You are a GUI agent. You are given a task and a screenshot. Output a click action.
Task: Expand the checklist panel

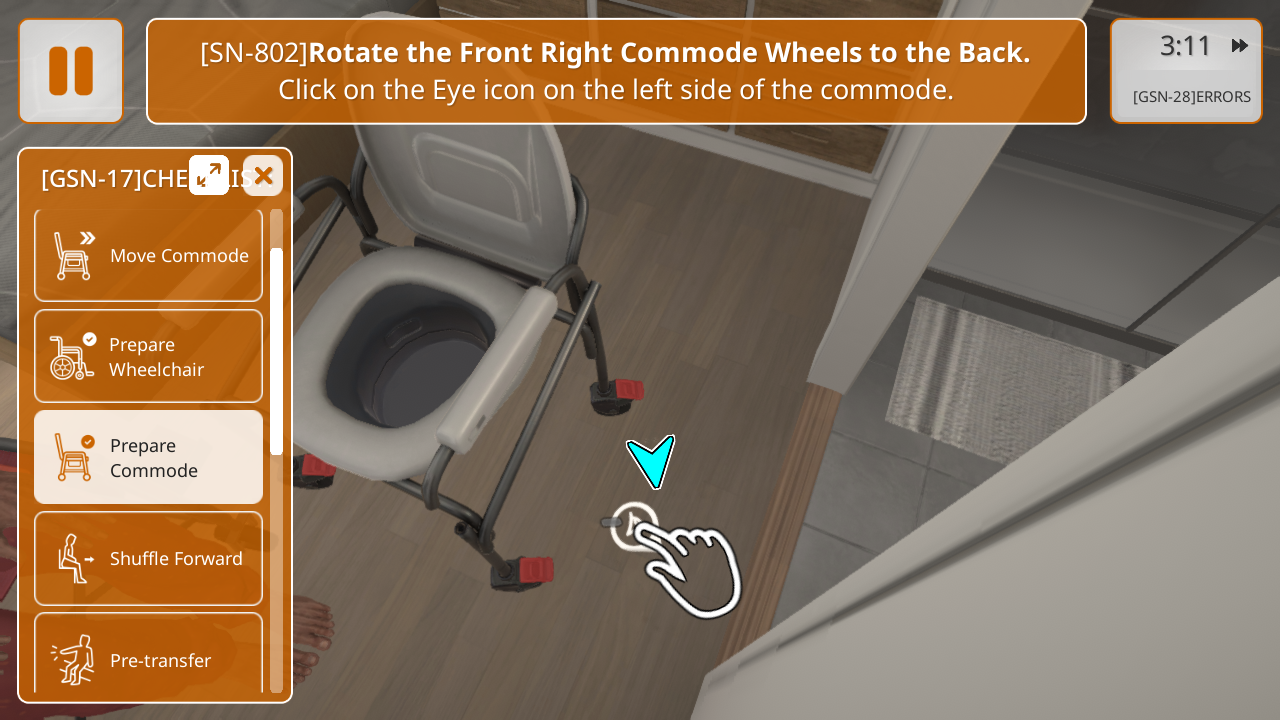pos(209,175)
